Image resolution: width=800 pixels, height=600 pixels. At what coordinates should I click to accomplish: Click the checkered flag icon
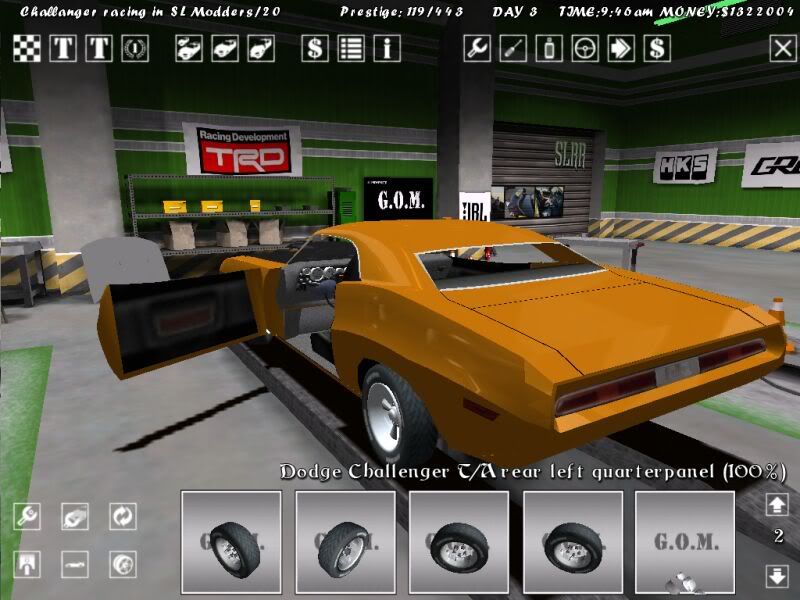27,48
